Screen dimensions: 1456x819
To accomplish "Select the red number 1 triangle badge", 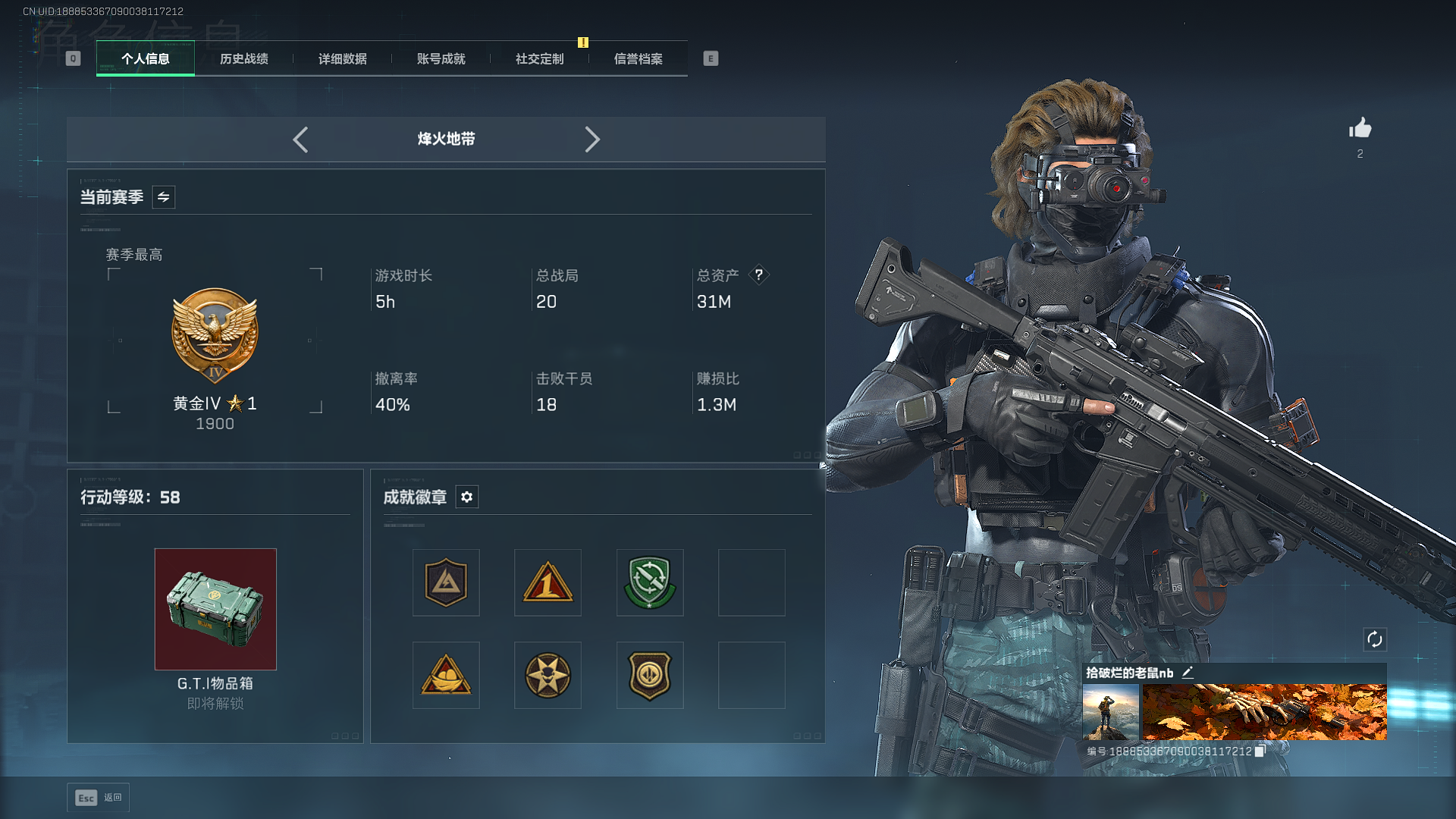I will 548,582.
